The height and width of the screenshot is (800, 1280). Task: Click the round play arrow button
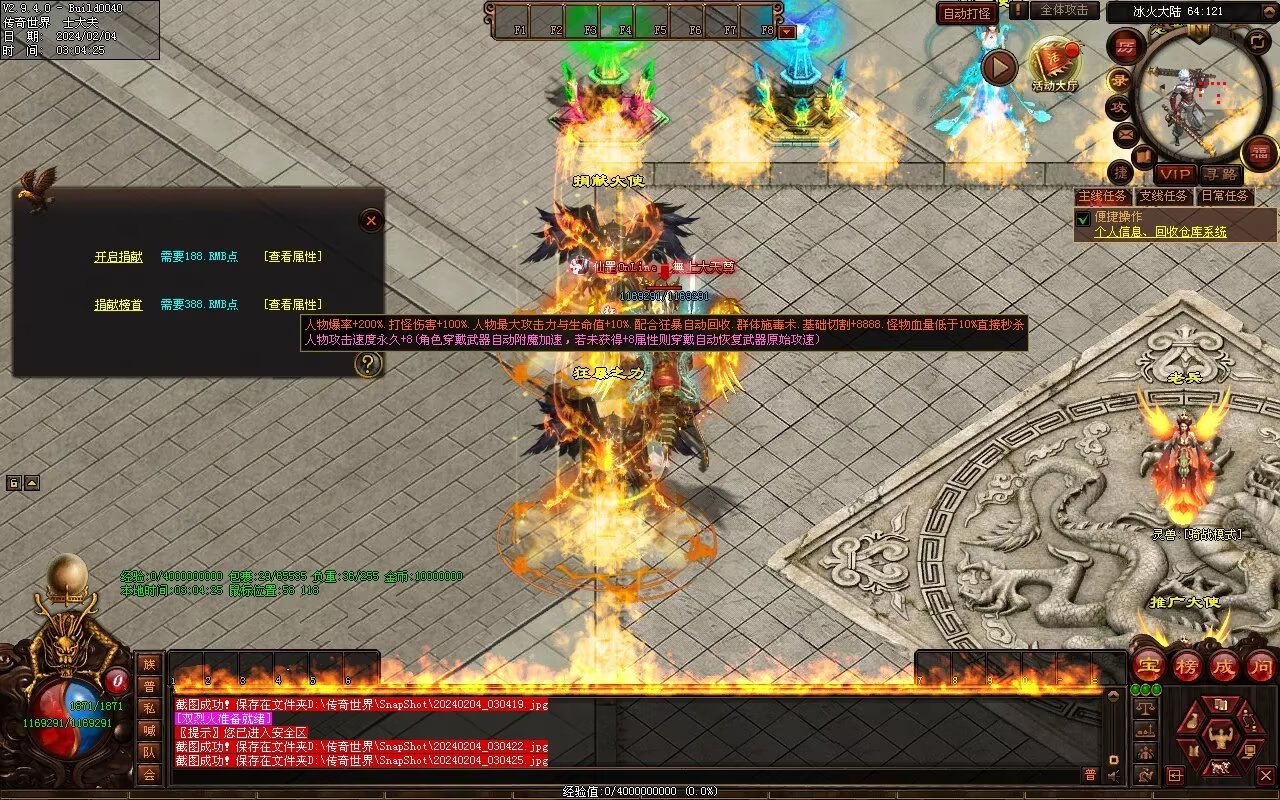pos(998,67)
